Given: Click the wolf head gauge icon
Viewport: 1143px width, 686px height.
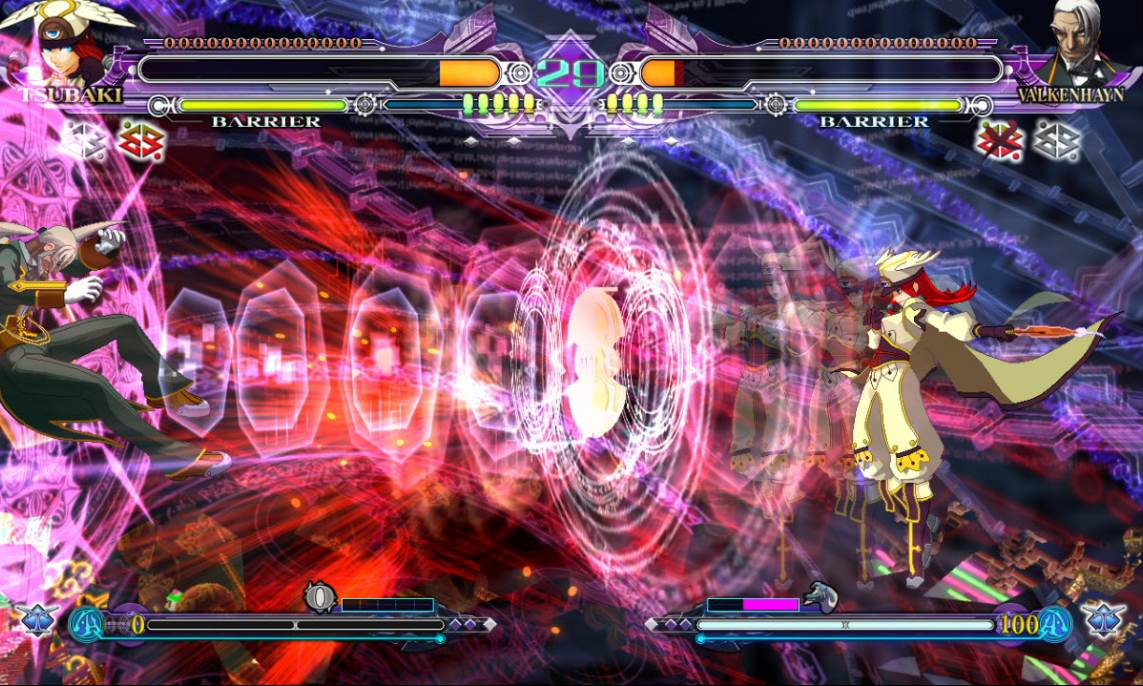Looking at the screenshot, I should tap(820, 597).
